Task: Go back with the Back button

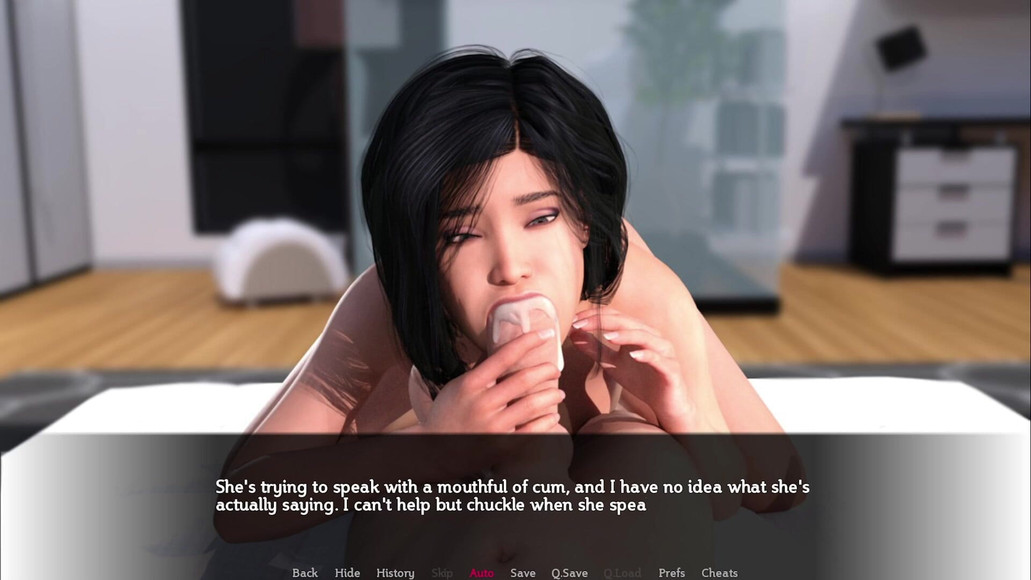Action: (305, 573)
